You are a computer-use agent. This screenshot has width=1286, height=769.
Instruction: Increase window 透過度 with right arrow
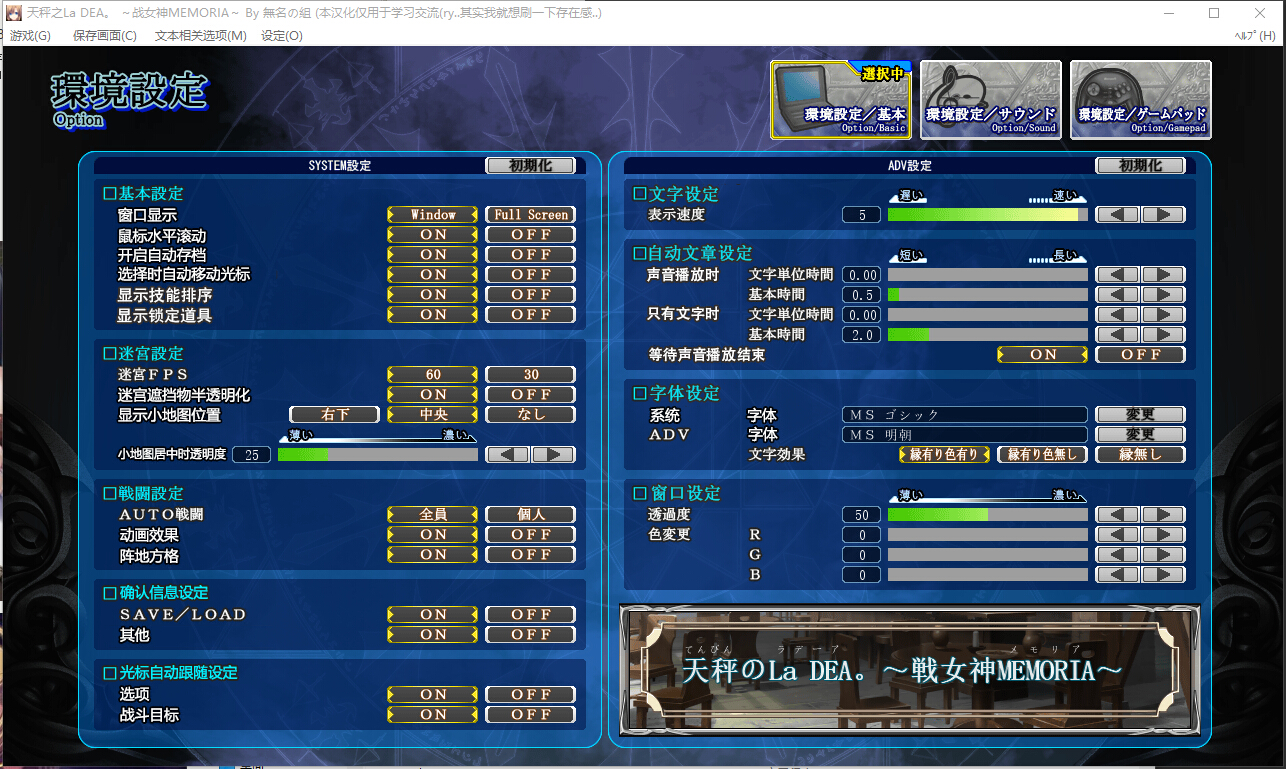[x=1163, y=515]
